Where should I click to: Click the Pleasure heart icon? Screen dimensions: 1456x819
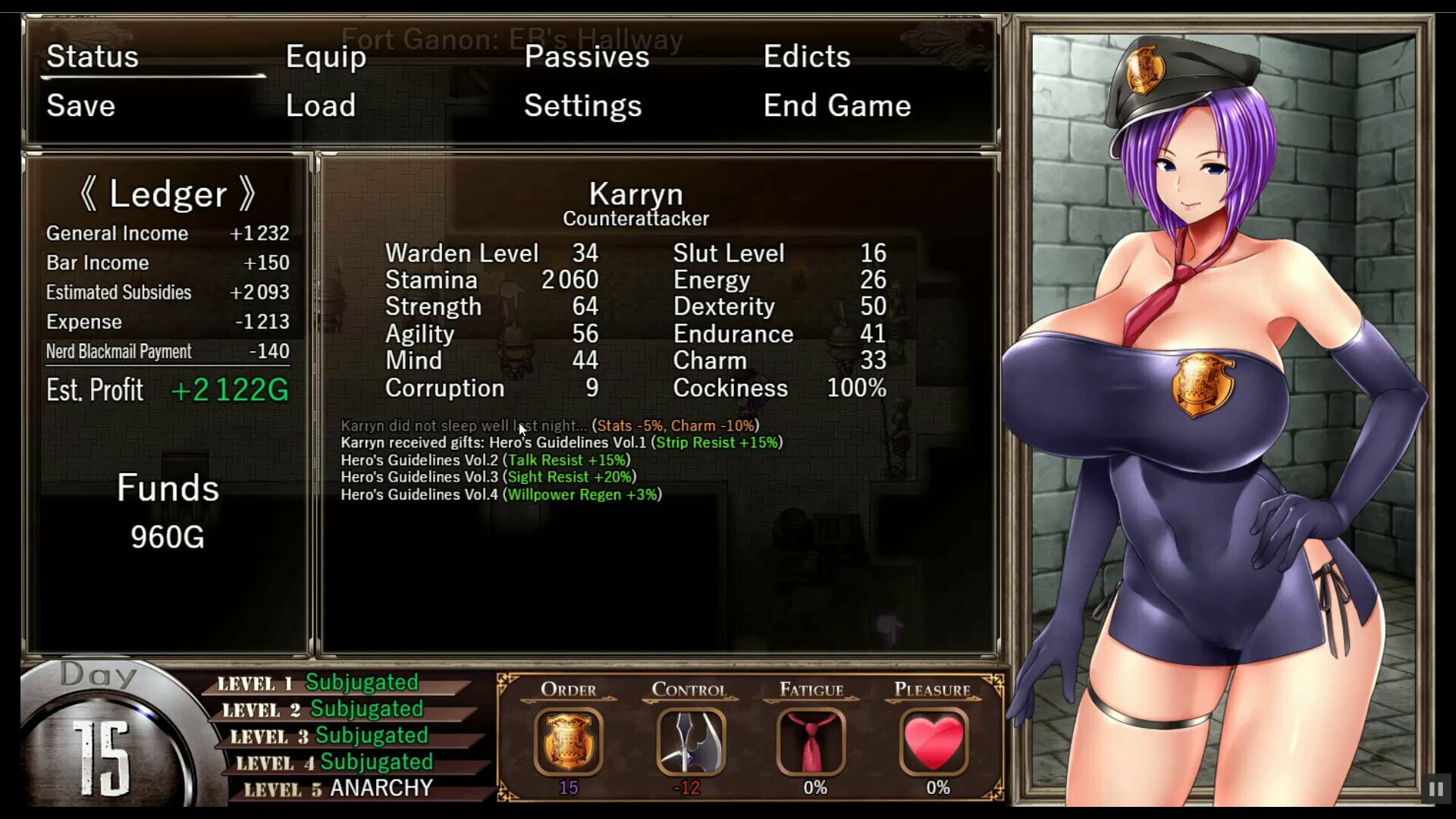click(x=934, y=741)
